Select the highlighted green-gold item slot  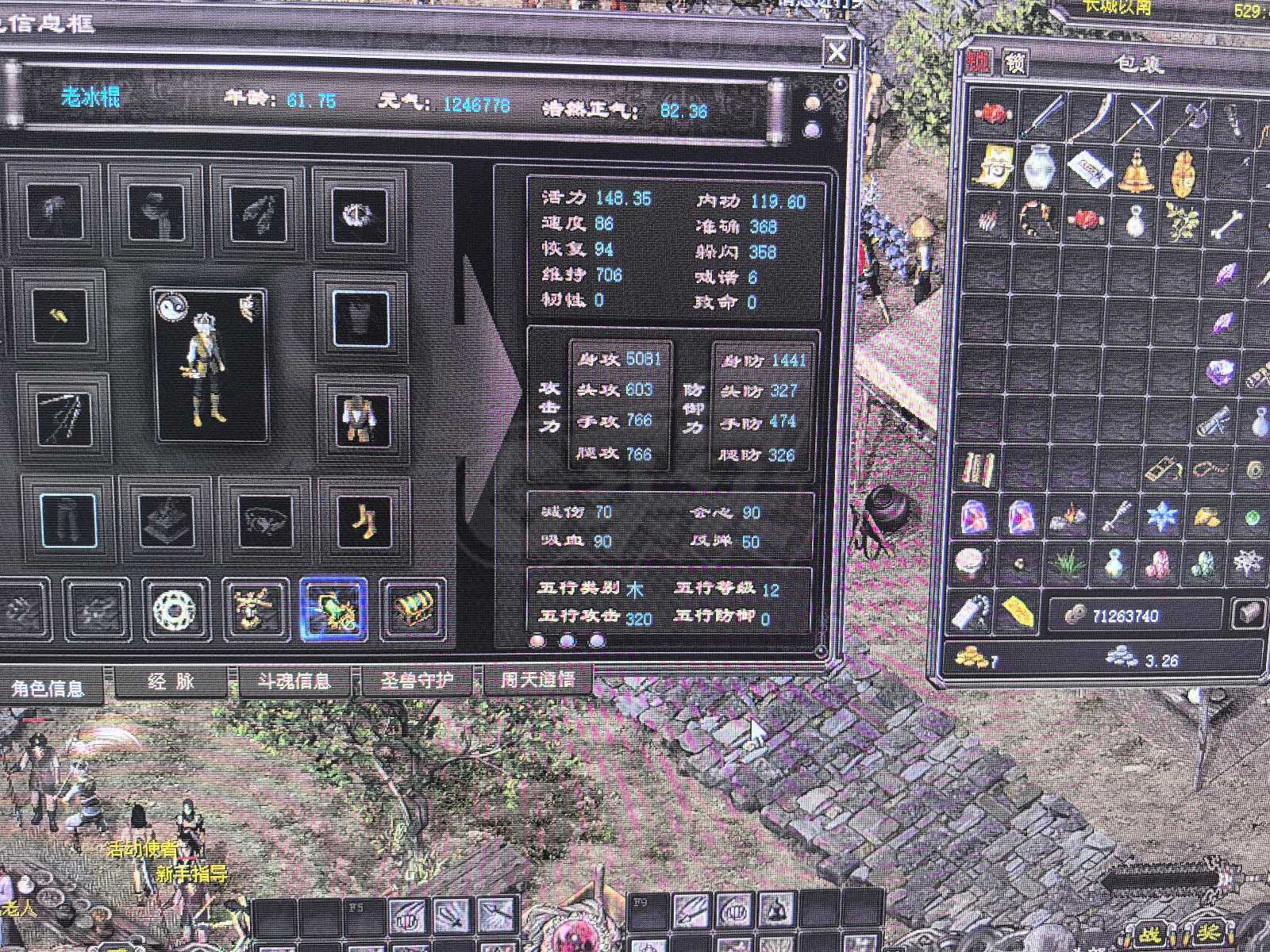333,610
